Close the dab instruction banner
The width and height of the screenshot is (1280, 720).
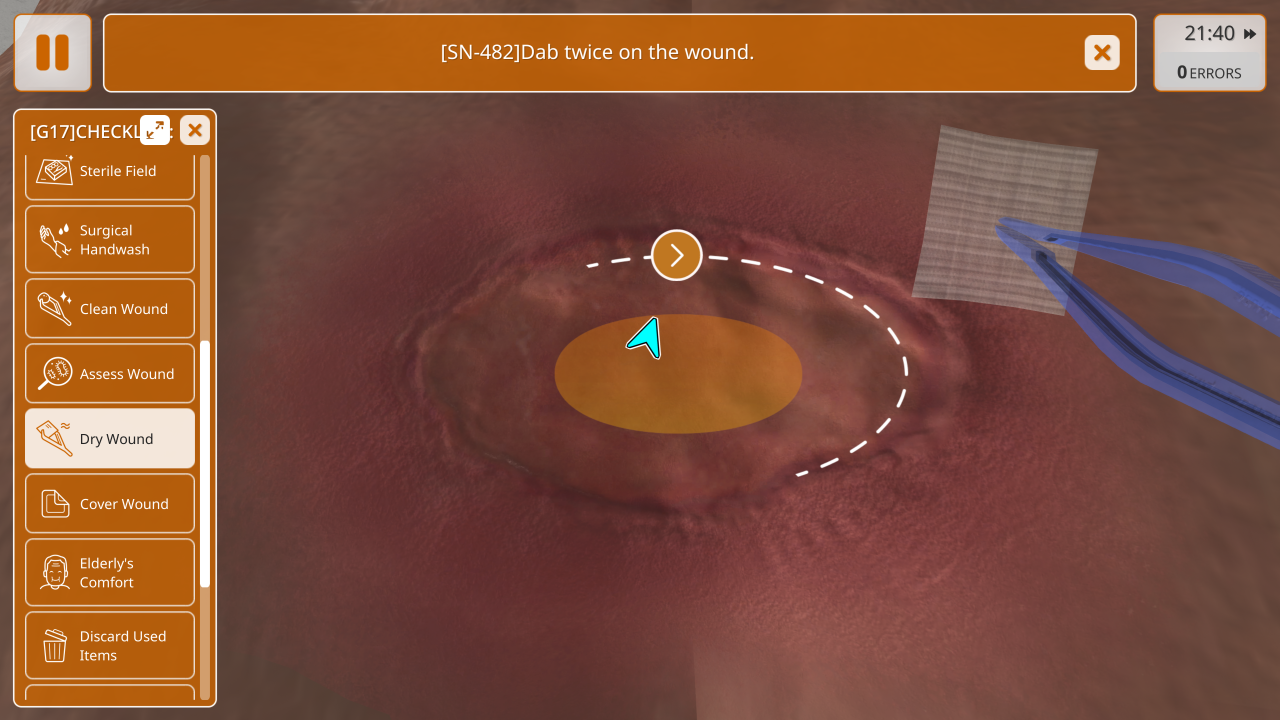point(1102,52)
